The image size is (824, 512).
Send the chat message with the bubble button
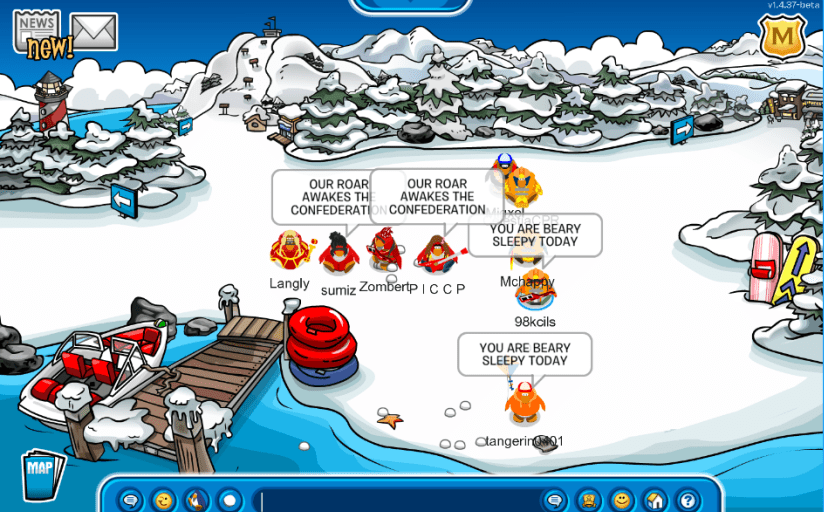click(556, 499)
